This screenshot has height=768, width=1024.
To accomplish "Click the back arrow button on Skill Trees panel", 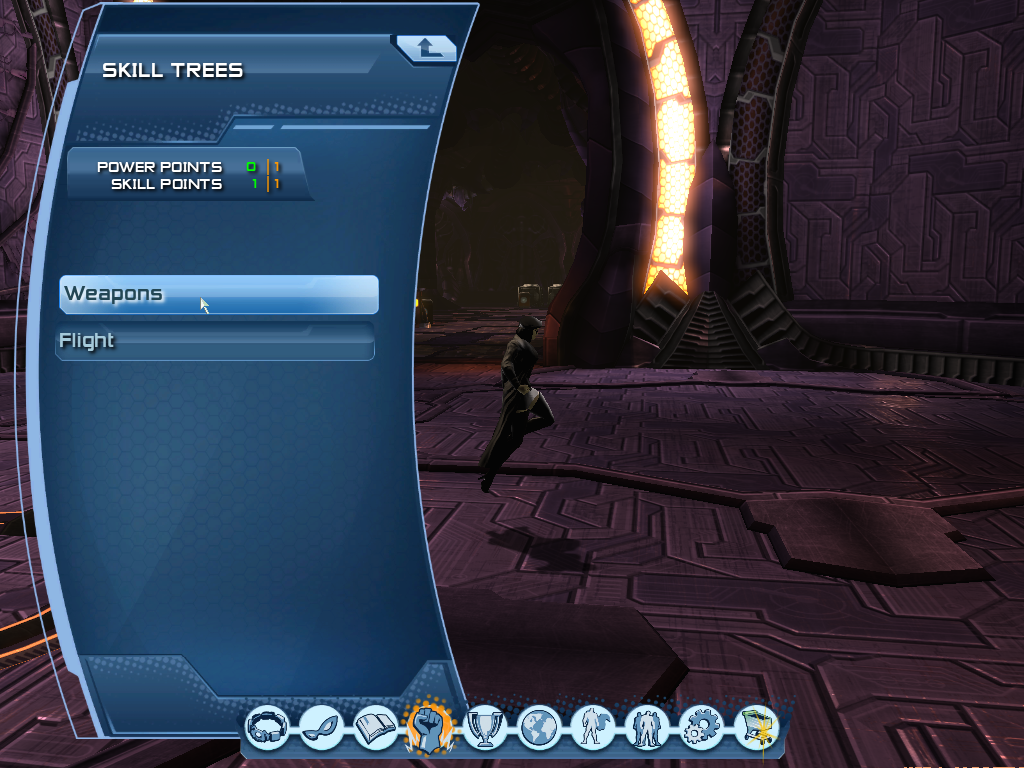I will [x=426, y=47].
